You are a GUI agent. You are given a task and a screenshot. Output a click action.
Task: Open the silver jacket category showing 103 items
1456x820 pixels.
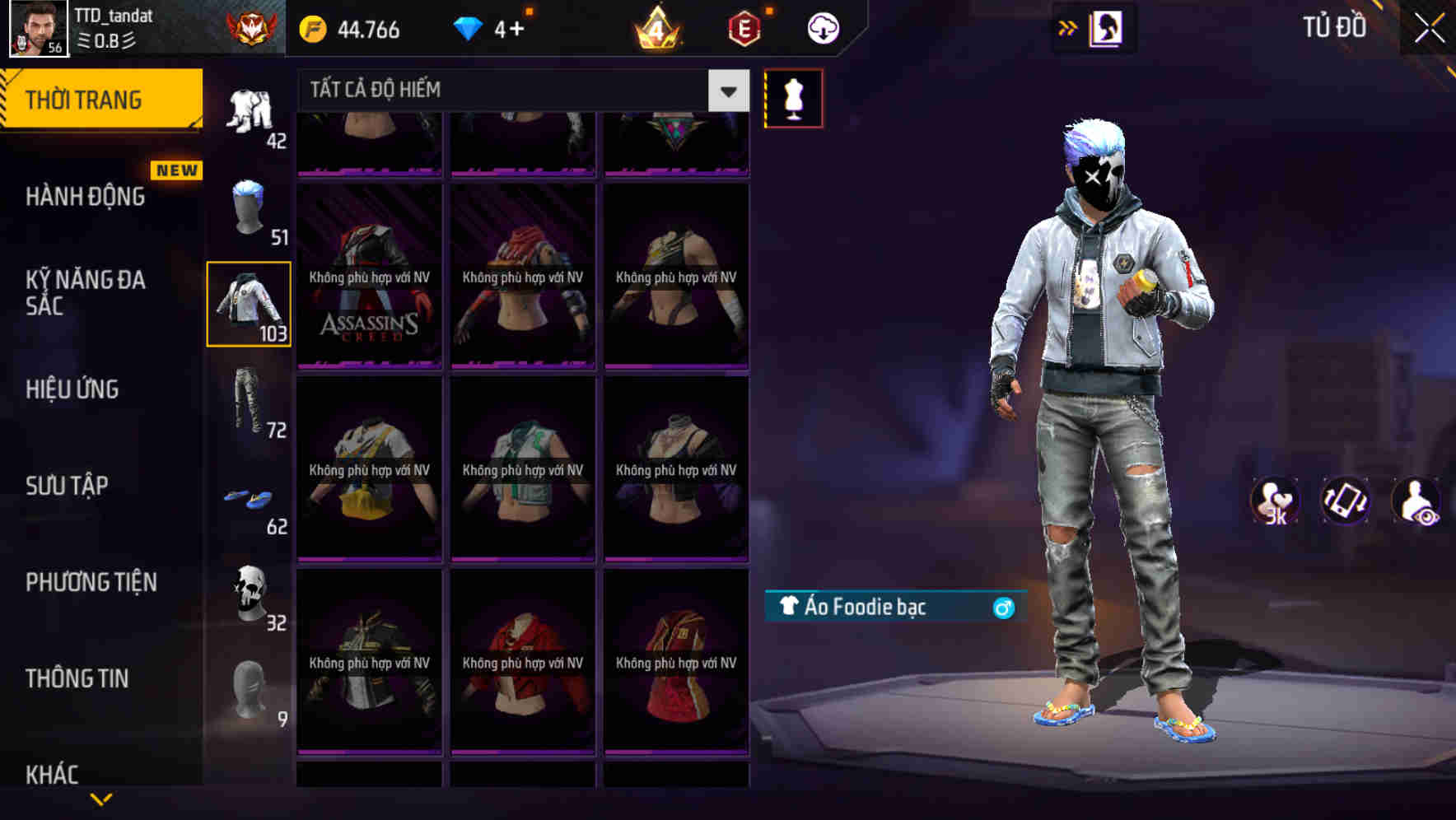click(249, 303)
